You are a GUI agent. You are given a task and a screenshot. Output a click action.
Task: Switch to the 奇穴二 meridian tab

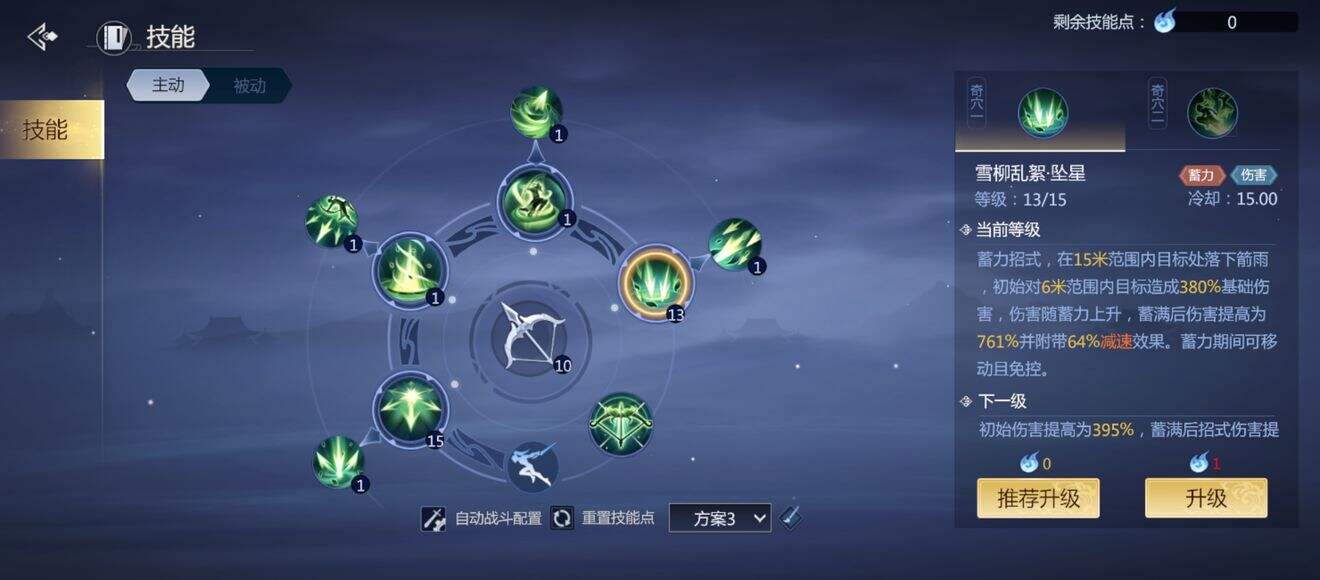(x=1212, y=112)
